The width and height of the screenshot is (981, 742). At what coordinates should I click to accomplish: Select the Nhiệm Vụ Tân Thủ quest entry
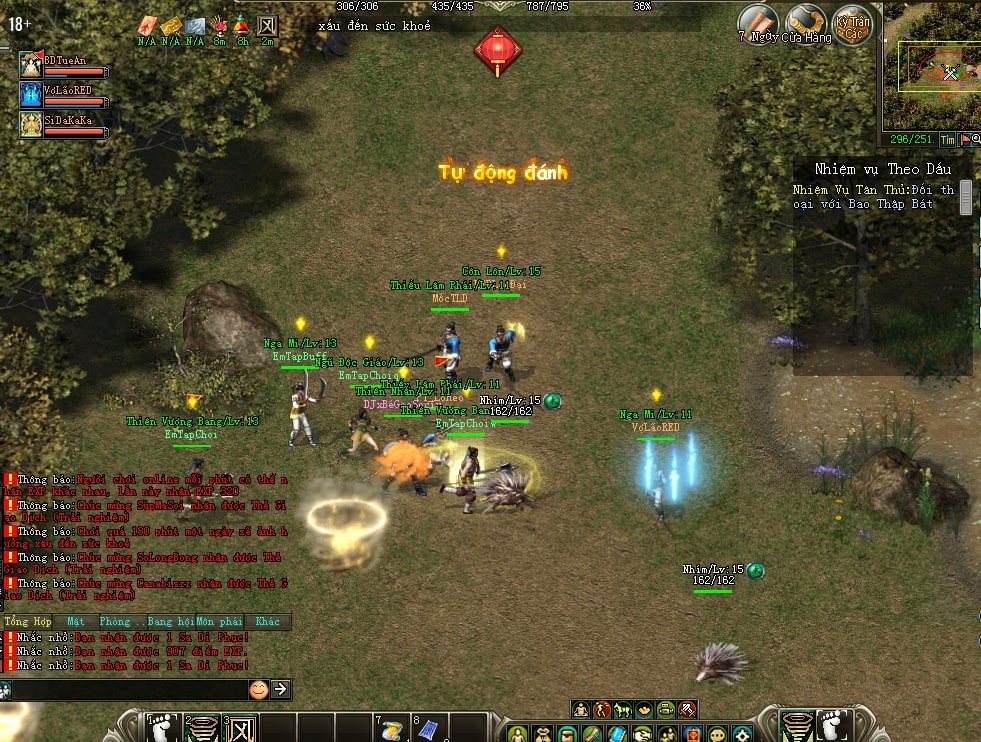(873, 196)
